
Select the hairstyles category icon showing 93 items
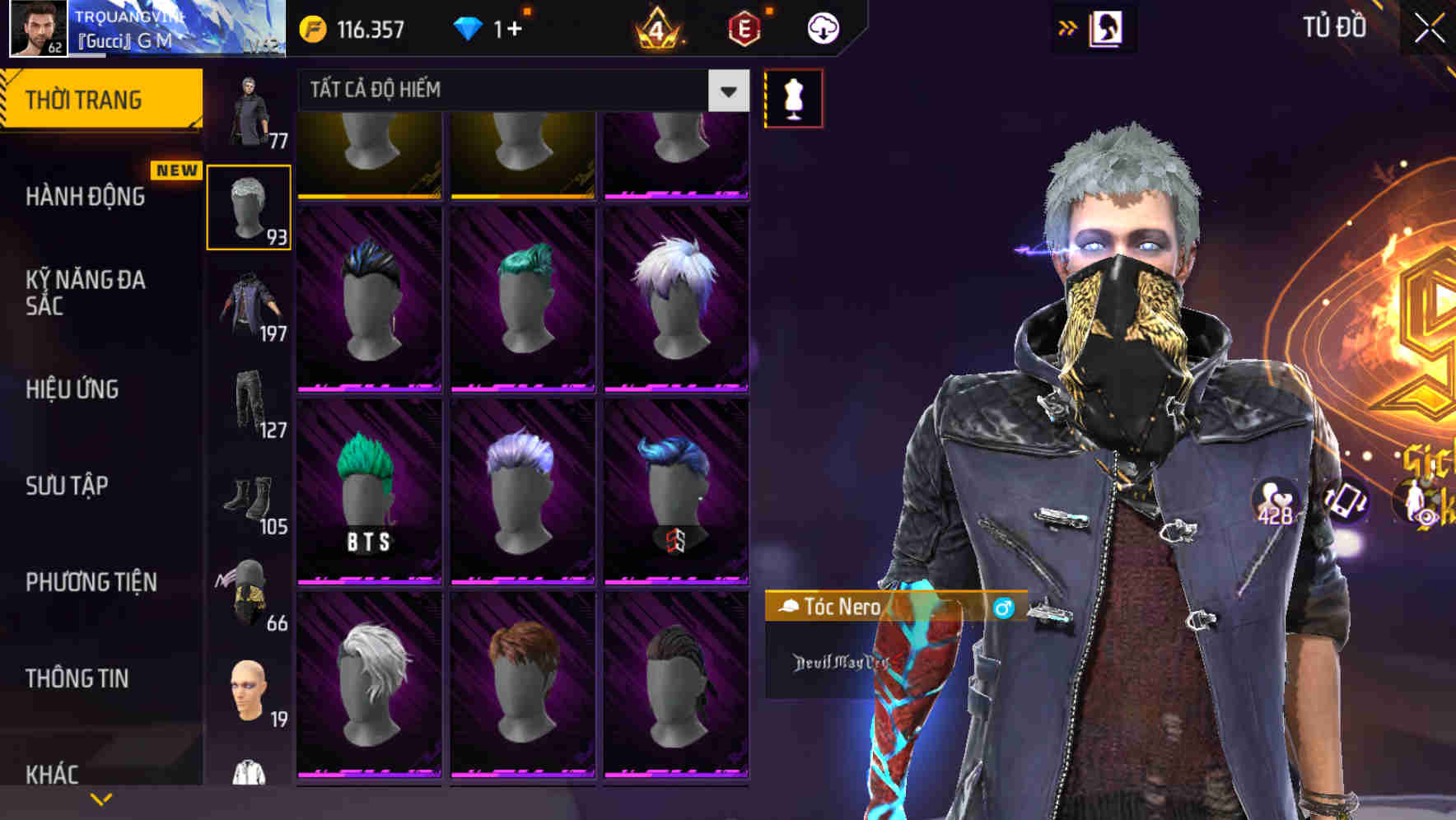(249, 204)
